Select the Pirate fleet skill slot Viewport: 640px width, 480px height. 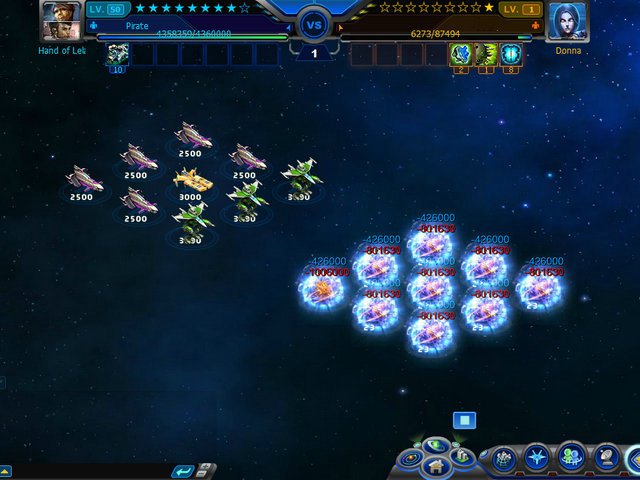[x=118, y=54]
